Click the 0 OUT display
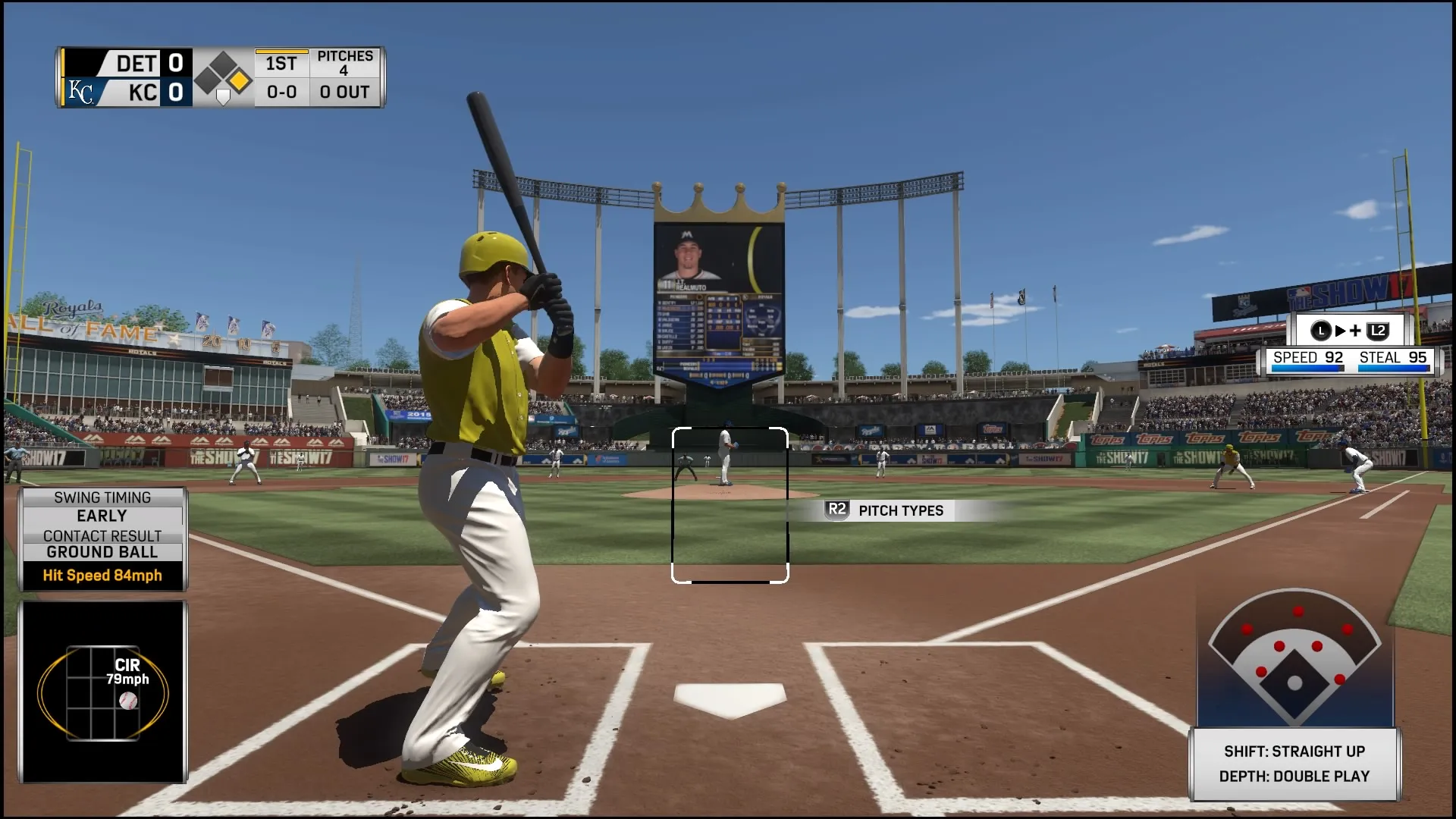Screen dimensions: 1456x819 point(345,93)
